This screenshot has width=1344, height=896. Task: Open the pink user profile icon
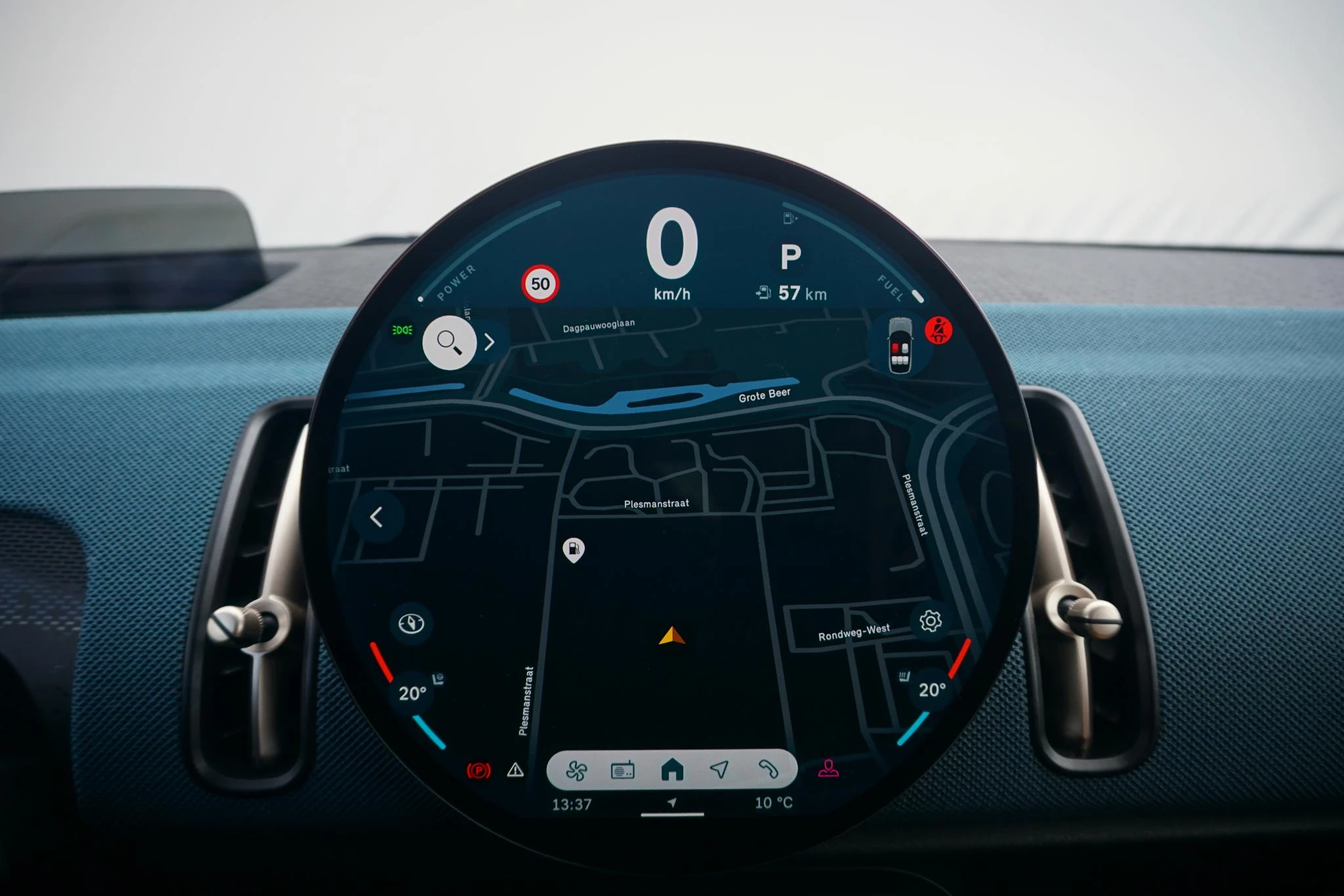pos(828,768)
